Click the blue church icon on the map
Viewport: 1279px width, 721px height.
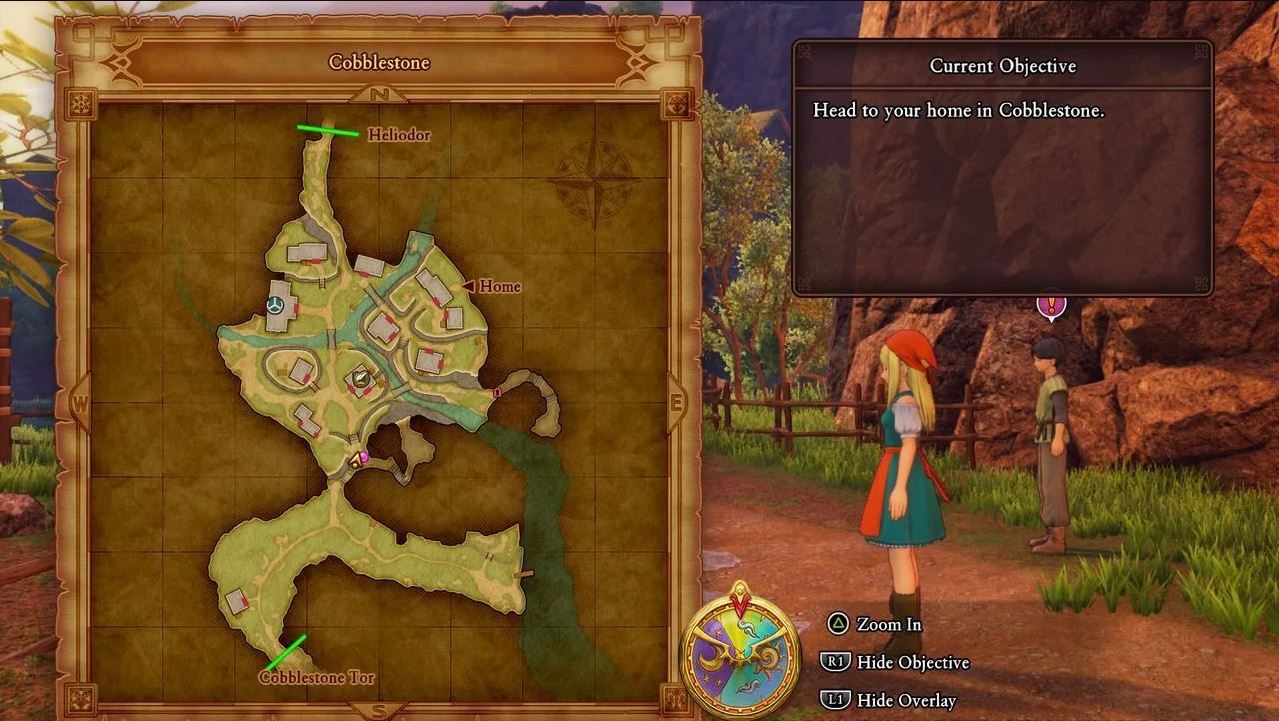click(275, 304)
